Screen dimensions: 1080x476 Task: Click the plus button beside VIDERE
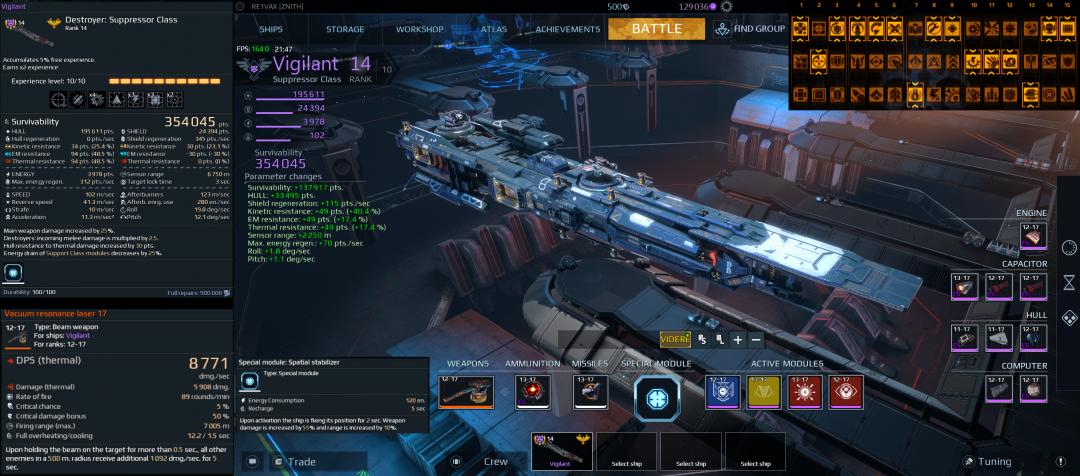pos(738,340)
